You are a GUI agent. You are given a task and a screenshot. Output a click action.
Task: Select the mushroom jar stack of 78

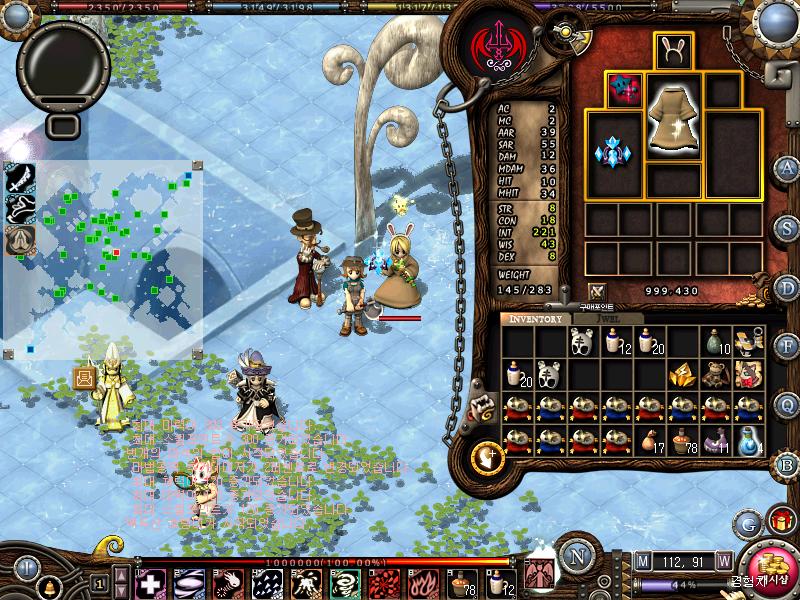(x=683, y=440)
